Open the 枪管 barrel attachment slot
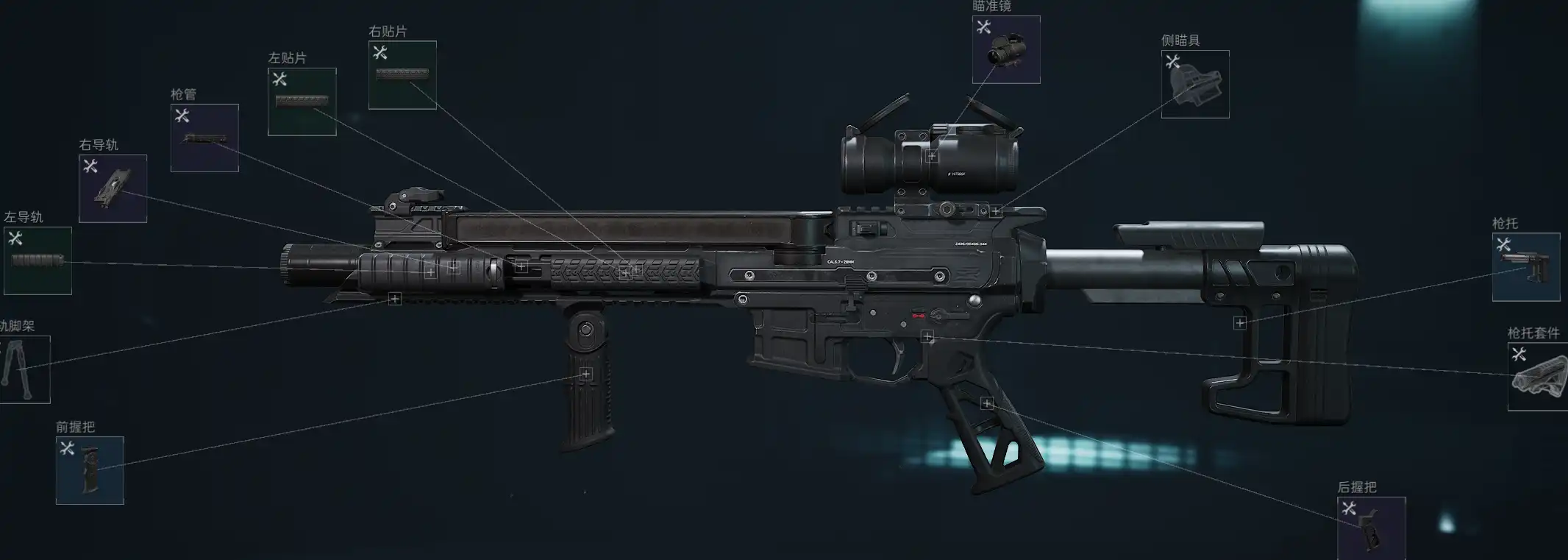1568x560 pixels. tap(204, 138)
